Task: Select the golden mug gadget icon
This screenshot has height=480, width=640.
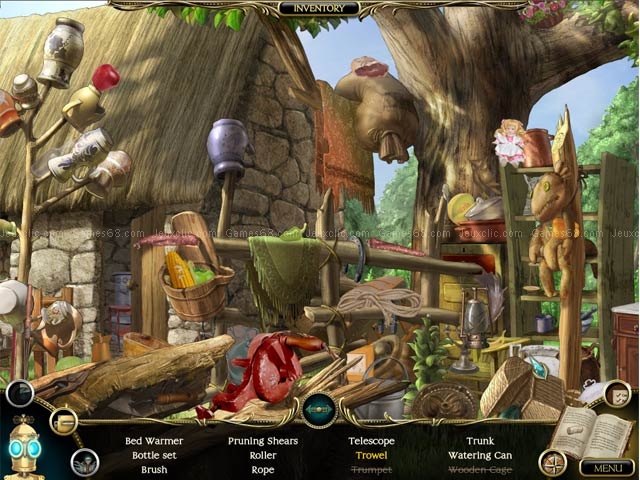Action: point(64,421)
